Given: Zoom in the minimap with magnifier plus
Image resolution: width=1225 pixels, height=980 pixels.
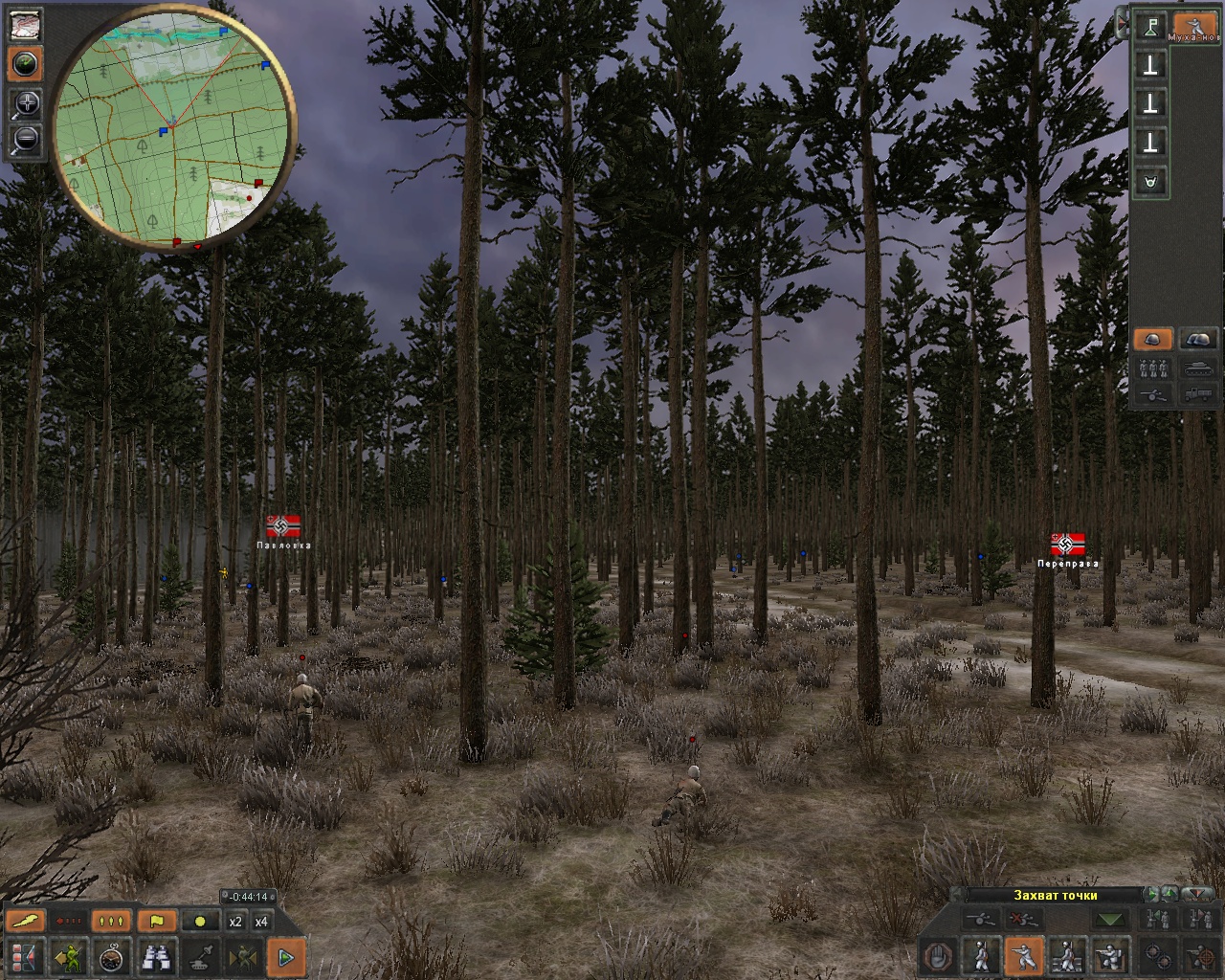Looking at the screenshot, I should coord(26,104).
